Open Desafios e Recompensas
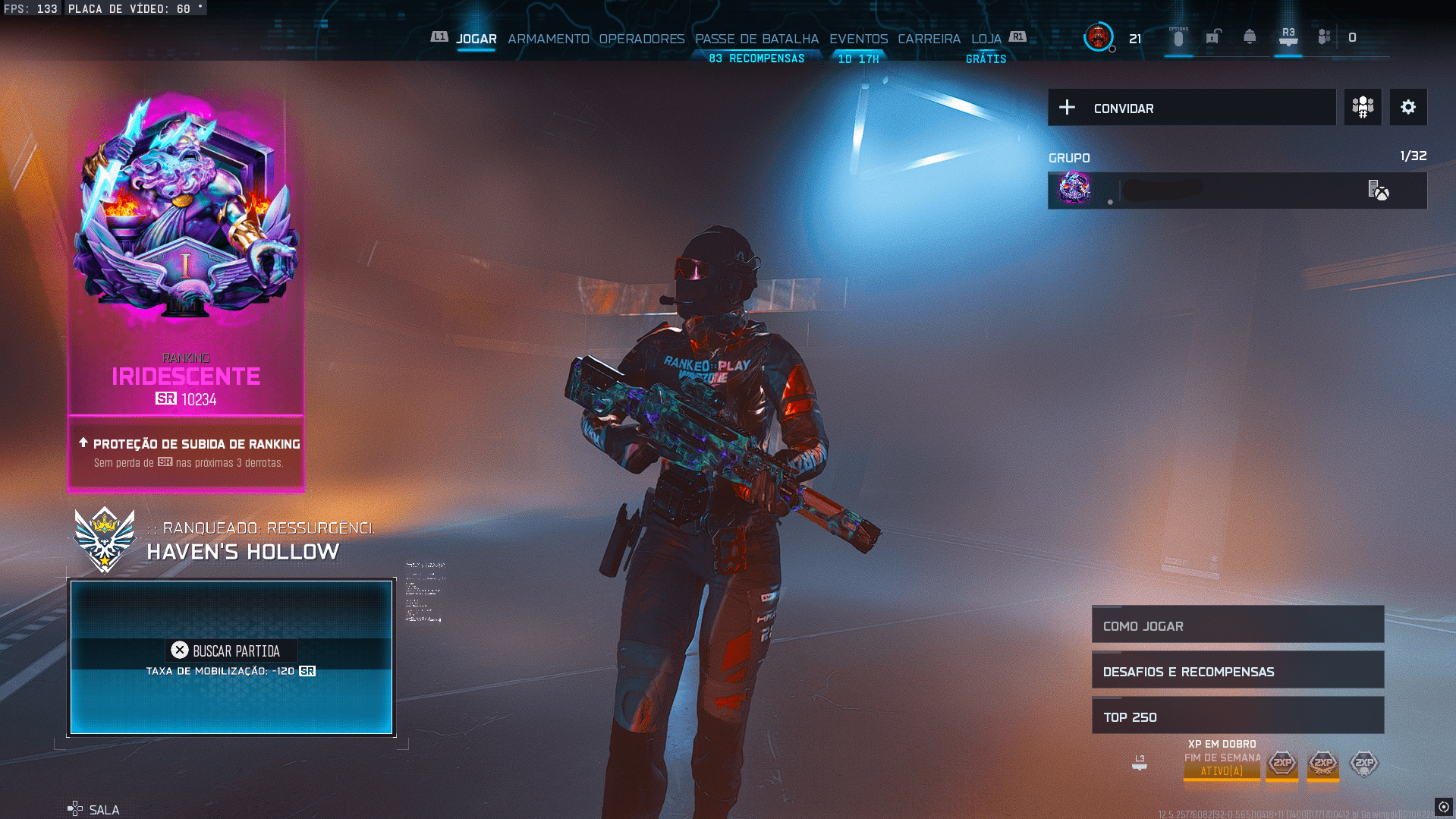 (1237, 671)
